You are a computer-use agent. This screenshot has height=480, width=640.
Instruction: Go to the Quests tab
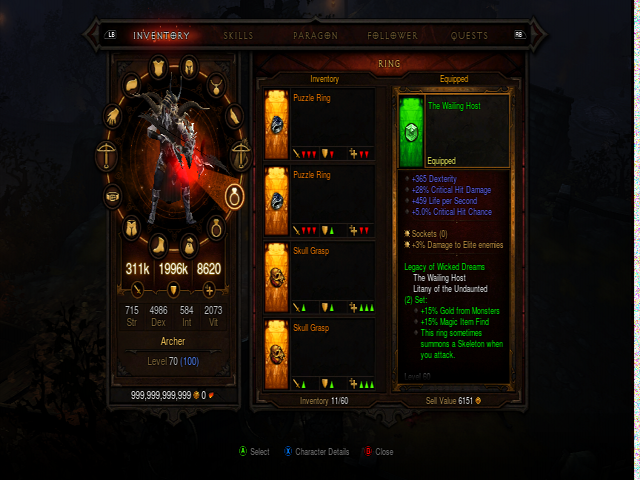(469, 35)
